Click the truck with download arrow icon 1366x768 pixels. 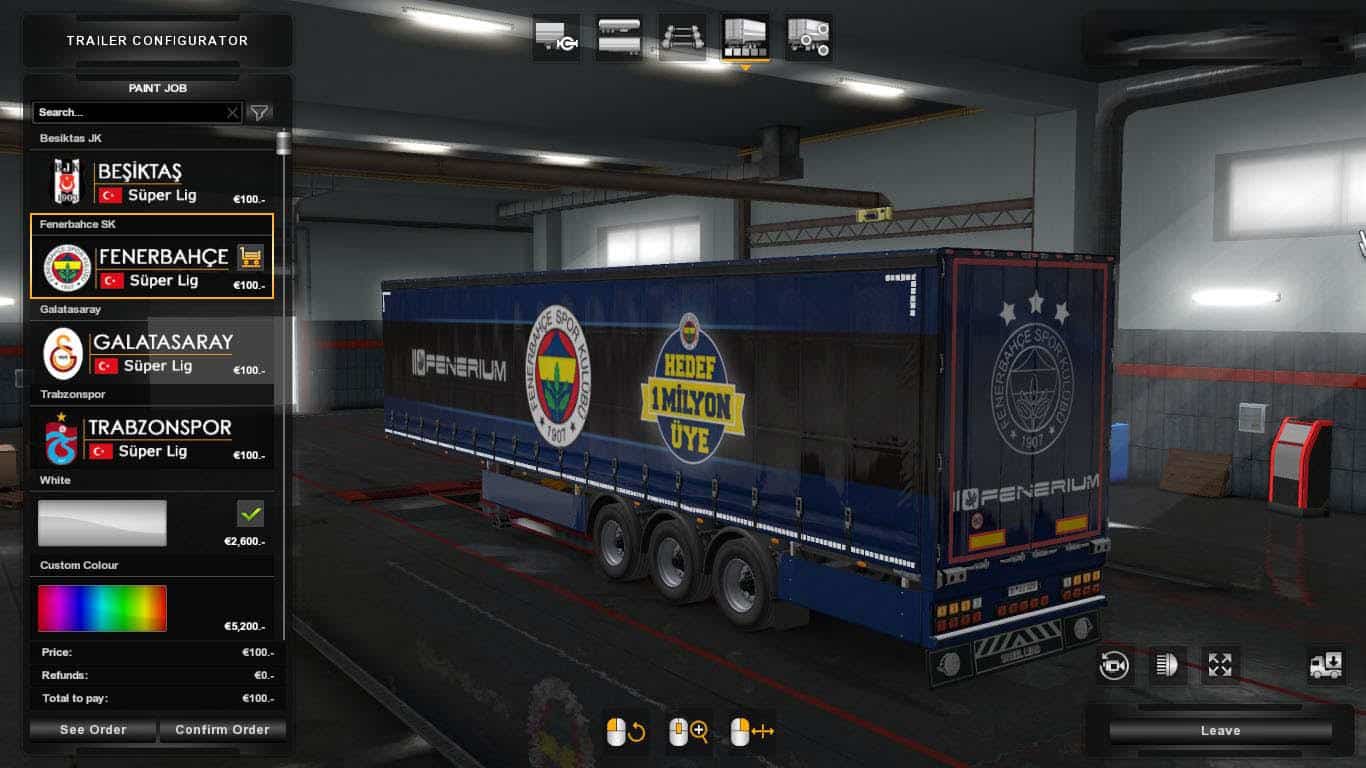tap(1326, 665)
